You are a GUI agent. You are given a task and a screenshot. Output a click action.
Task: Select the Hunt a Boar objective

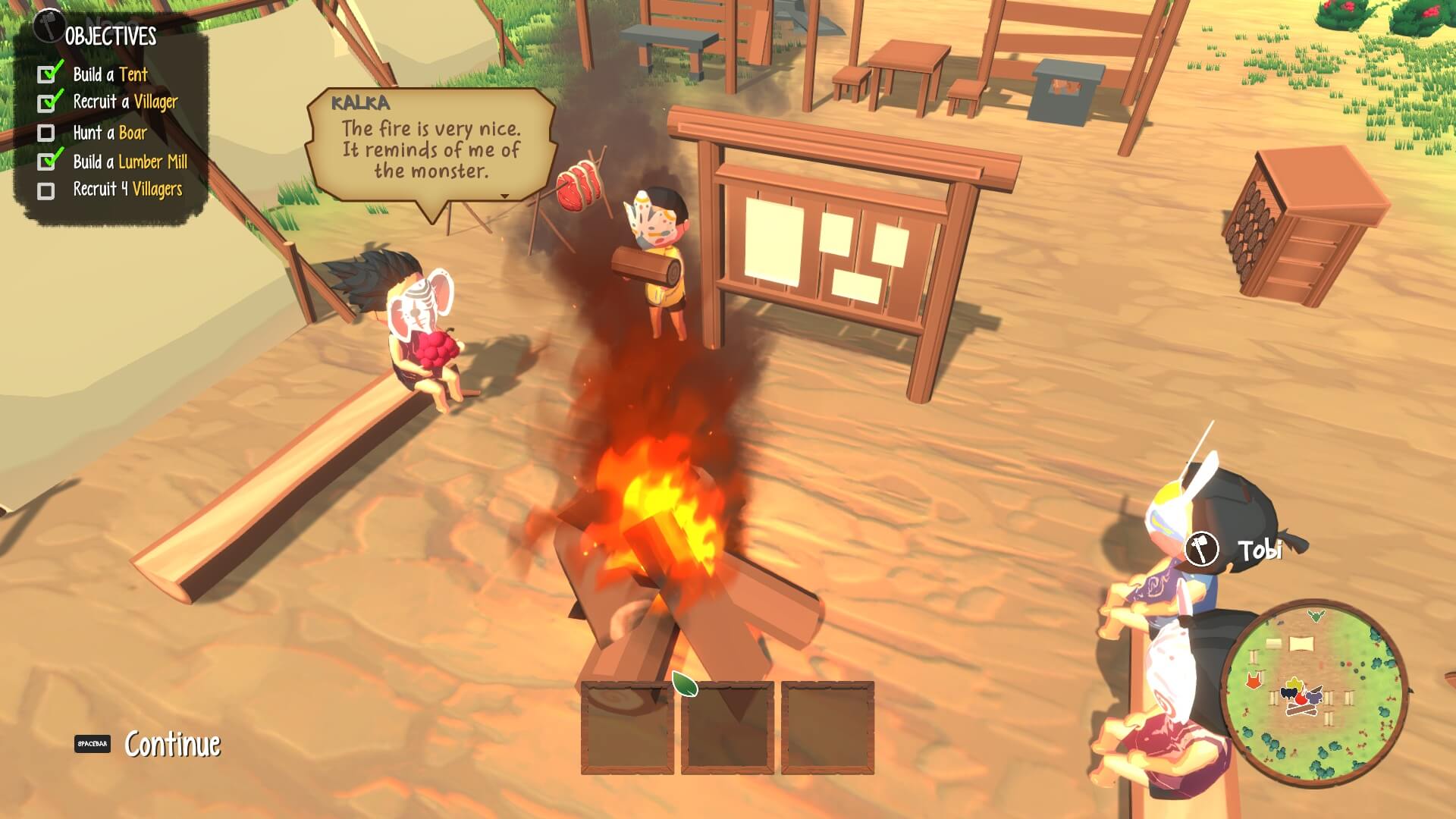(110, 133)
